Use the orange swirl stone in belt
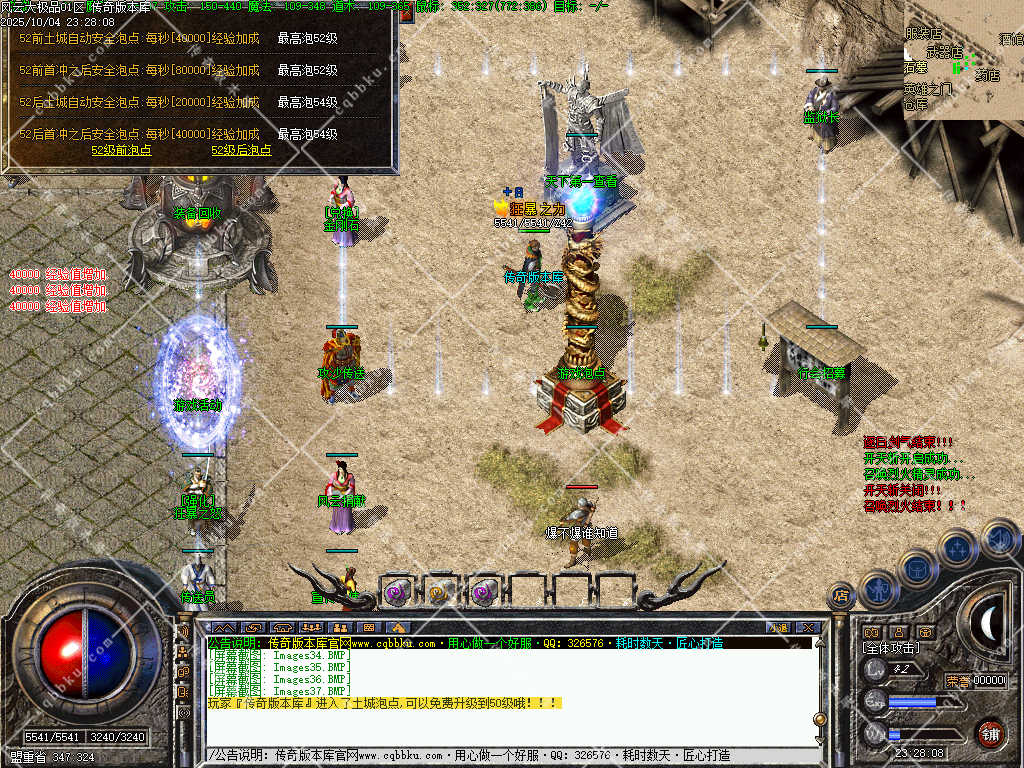Image resolution: width=1024 pixels, height=768 pixels. 441,593
